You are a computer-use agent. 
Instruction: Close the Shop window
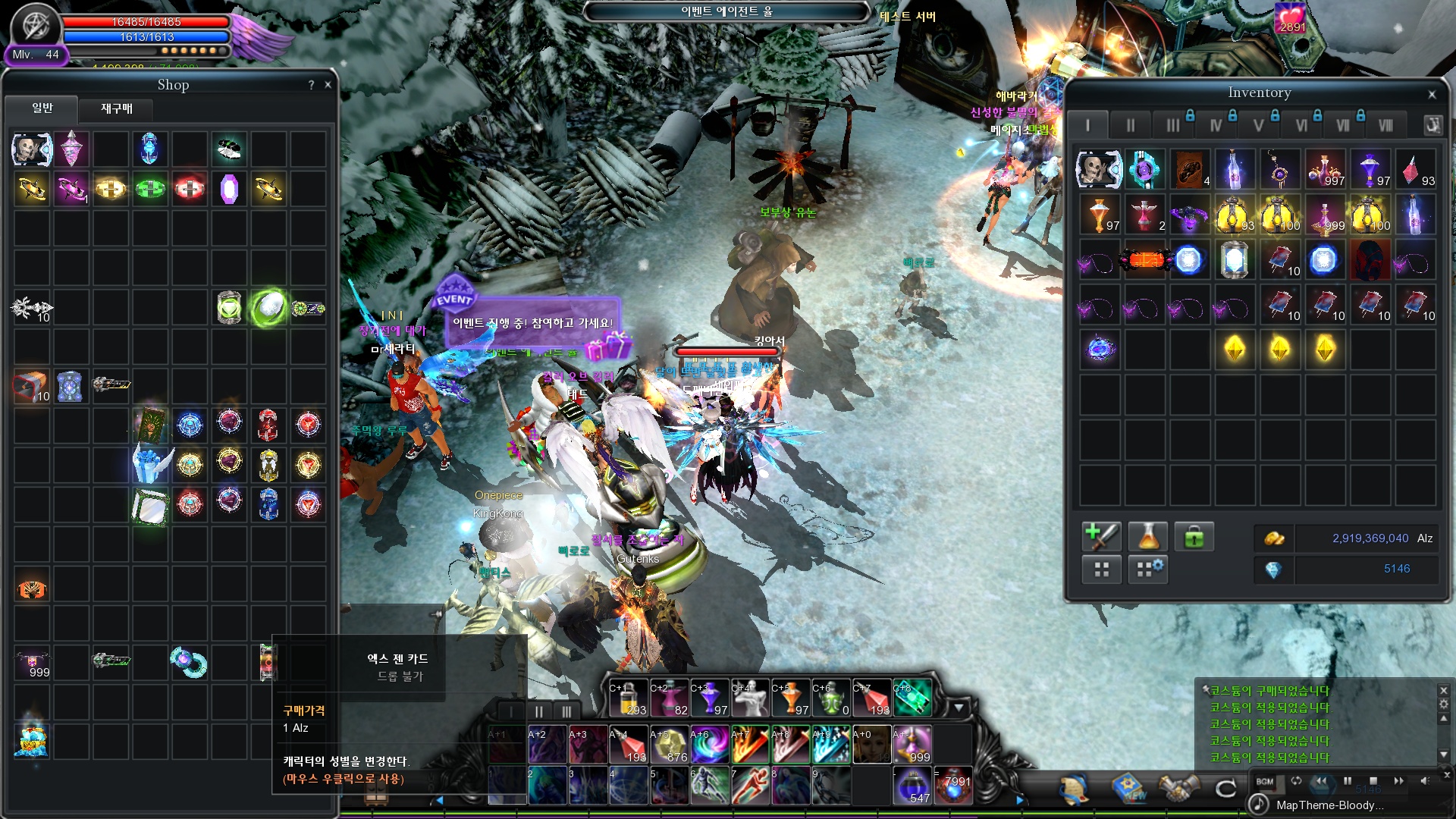328,85
